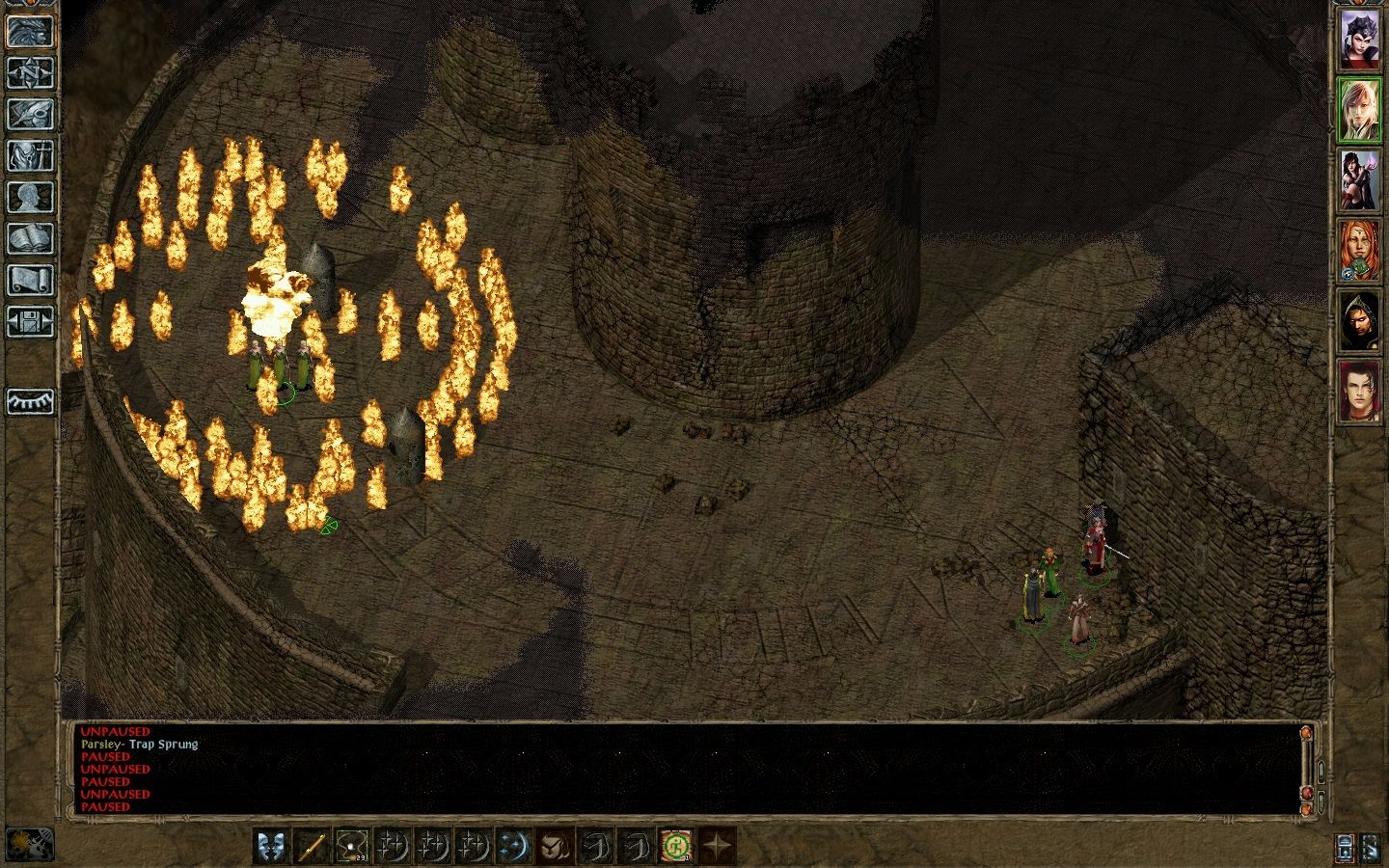This screenshot has width=1389, height=868.
Task: Select the hooded character portrait
Action: click(1359, 320)
